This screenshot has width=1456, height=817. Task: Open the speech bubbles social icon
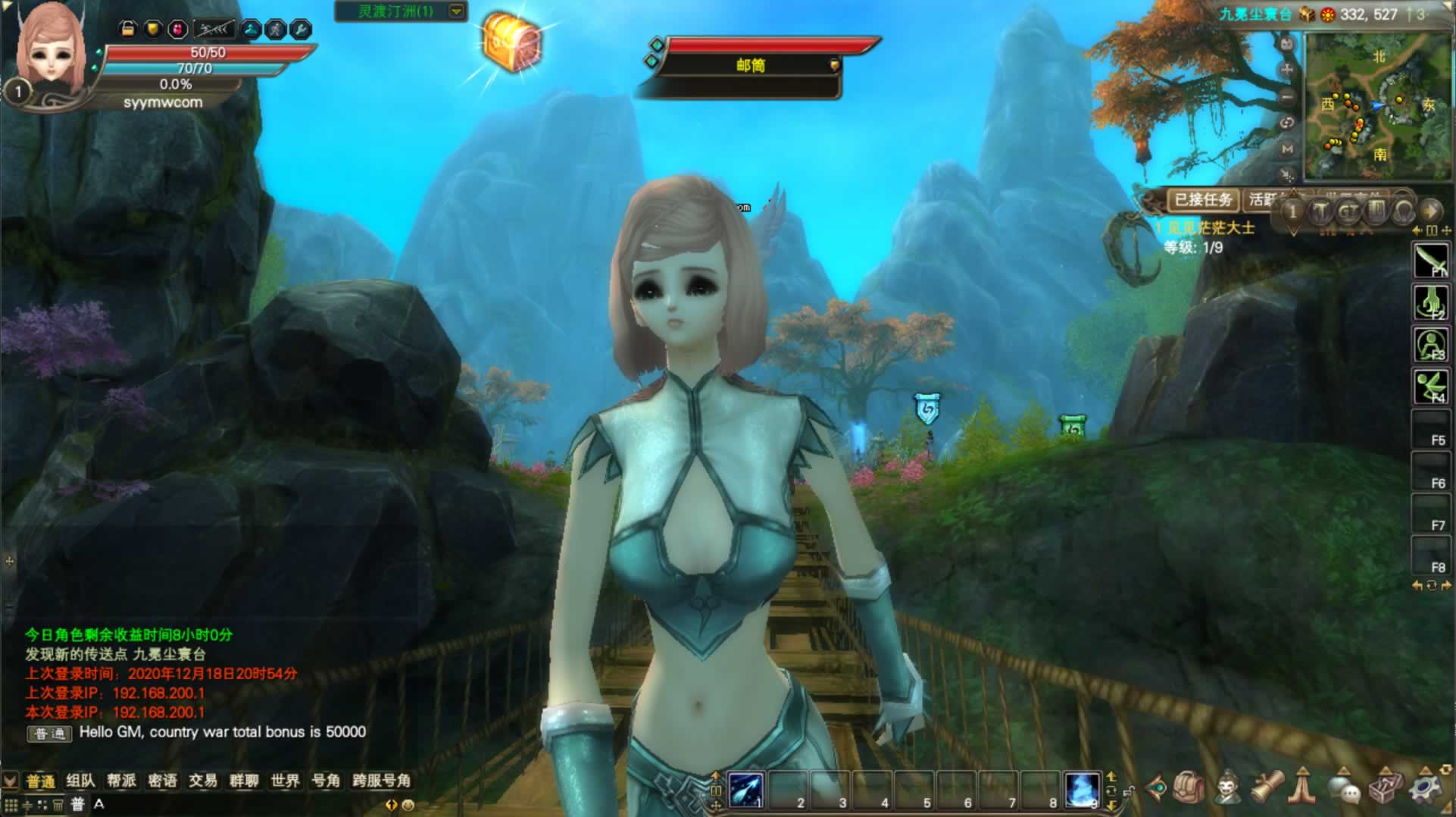(x=1345, y=790)
